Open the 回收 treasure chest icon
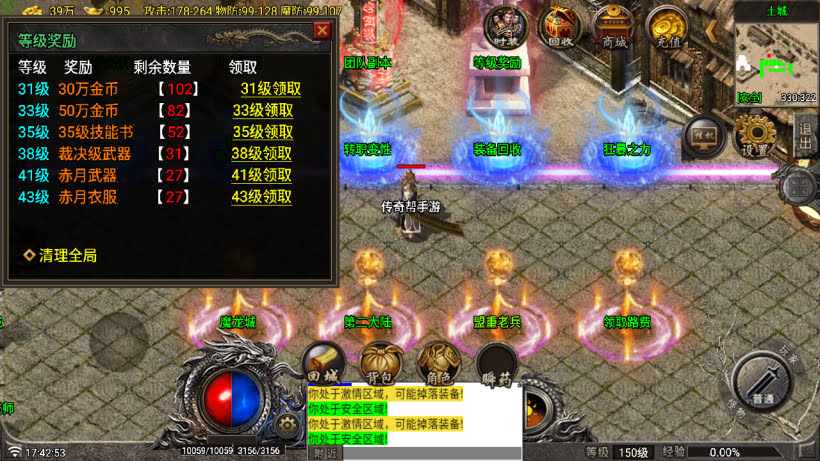 tap(560, 27)
